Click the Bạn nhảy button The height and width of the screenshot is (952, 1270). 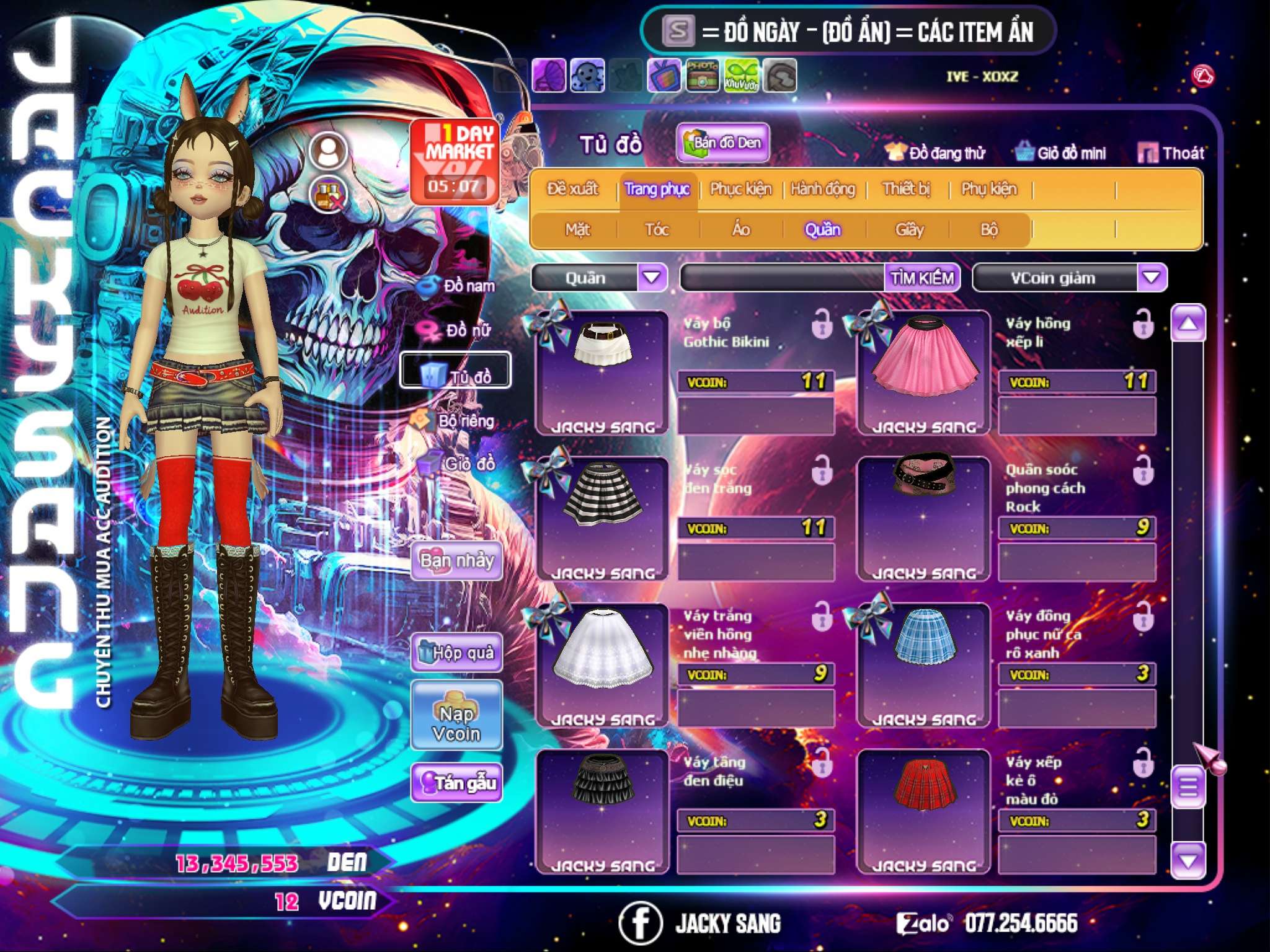(x=456, y=561)
